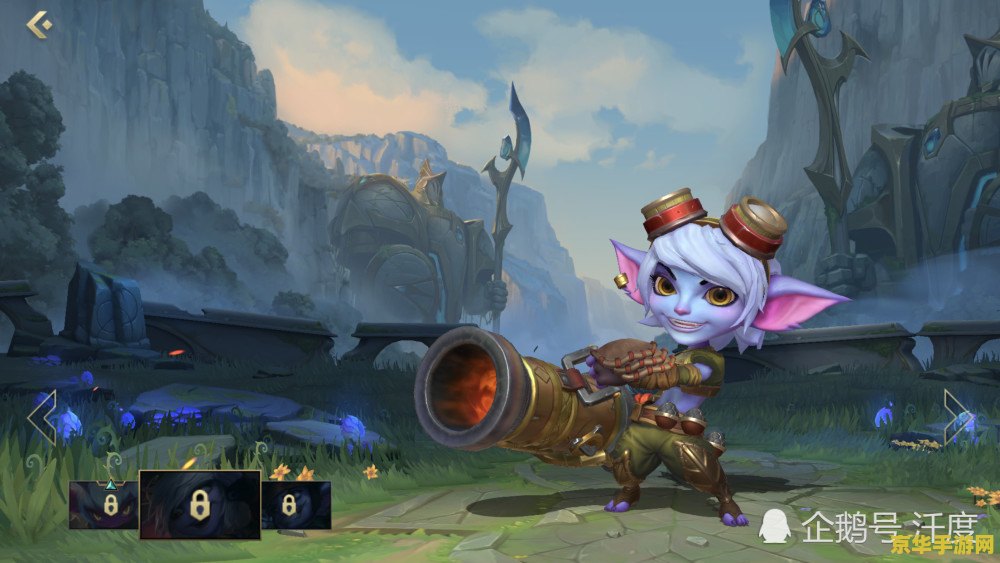Show the next skin with right arrow
Viewport: 1000px width, 563px height.
957,417
